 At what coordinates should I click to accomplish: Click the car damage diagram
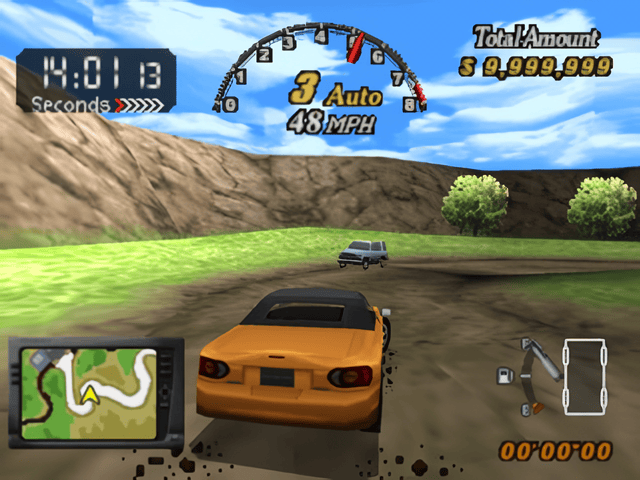pyautogui.click(x=582, y=373)
